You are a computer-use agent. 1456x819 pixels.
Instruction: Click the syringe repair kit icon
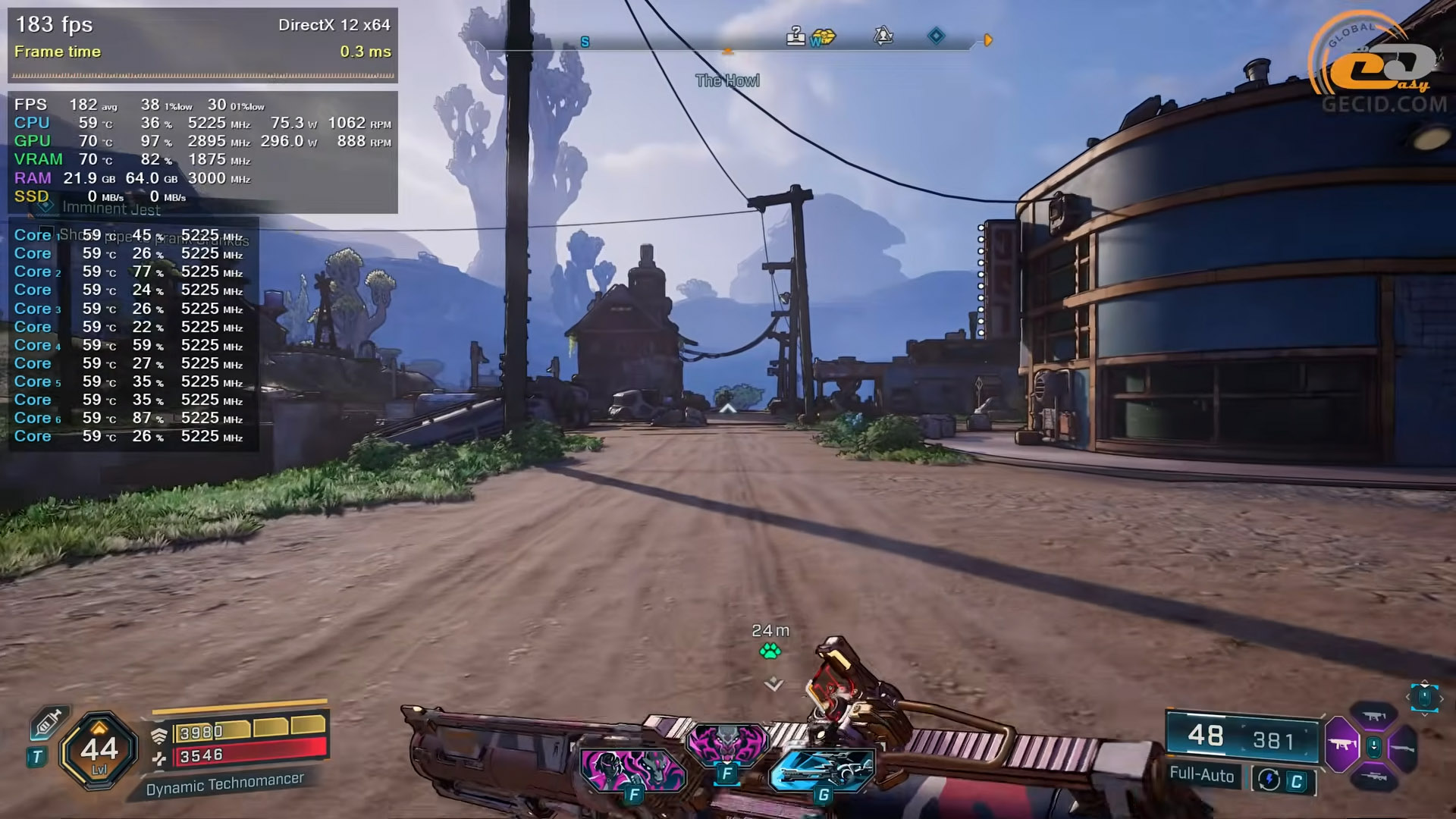click(47, 725)
